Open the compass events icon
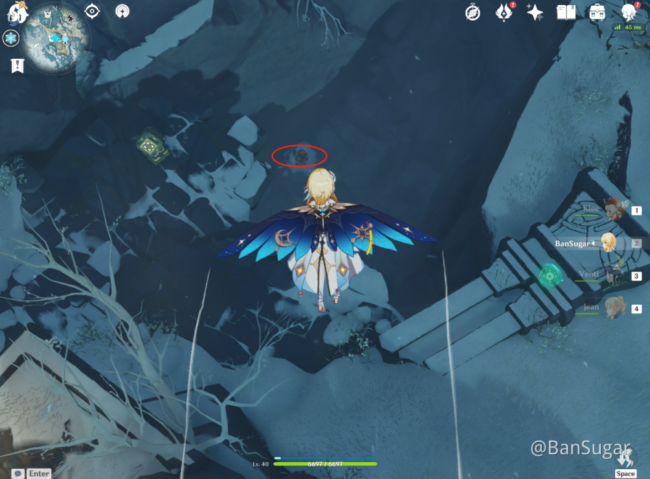The width and height of the screenshot is (650, 479). point(473,12)
